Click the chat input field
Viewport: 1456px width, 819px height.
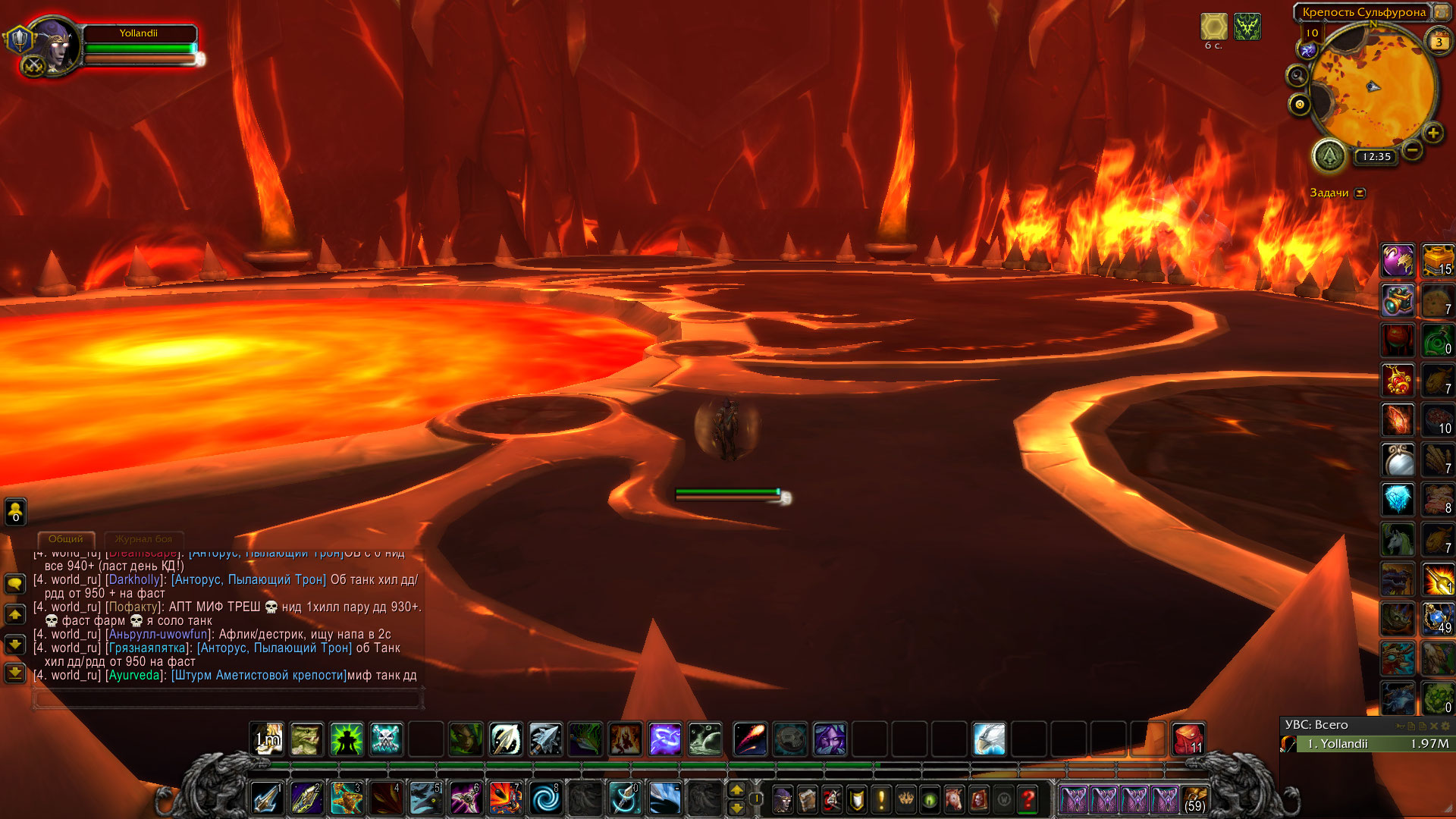coord(227,698)
